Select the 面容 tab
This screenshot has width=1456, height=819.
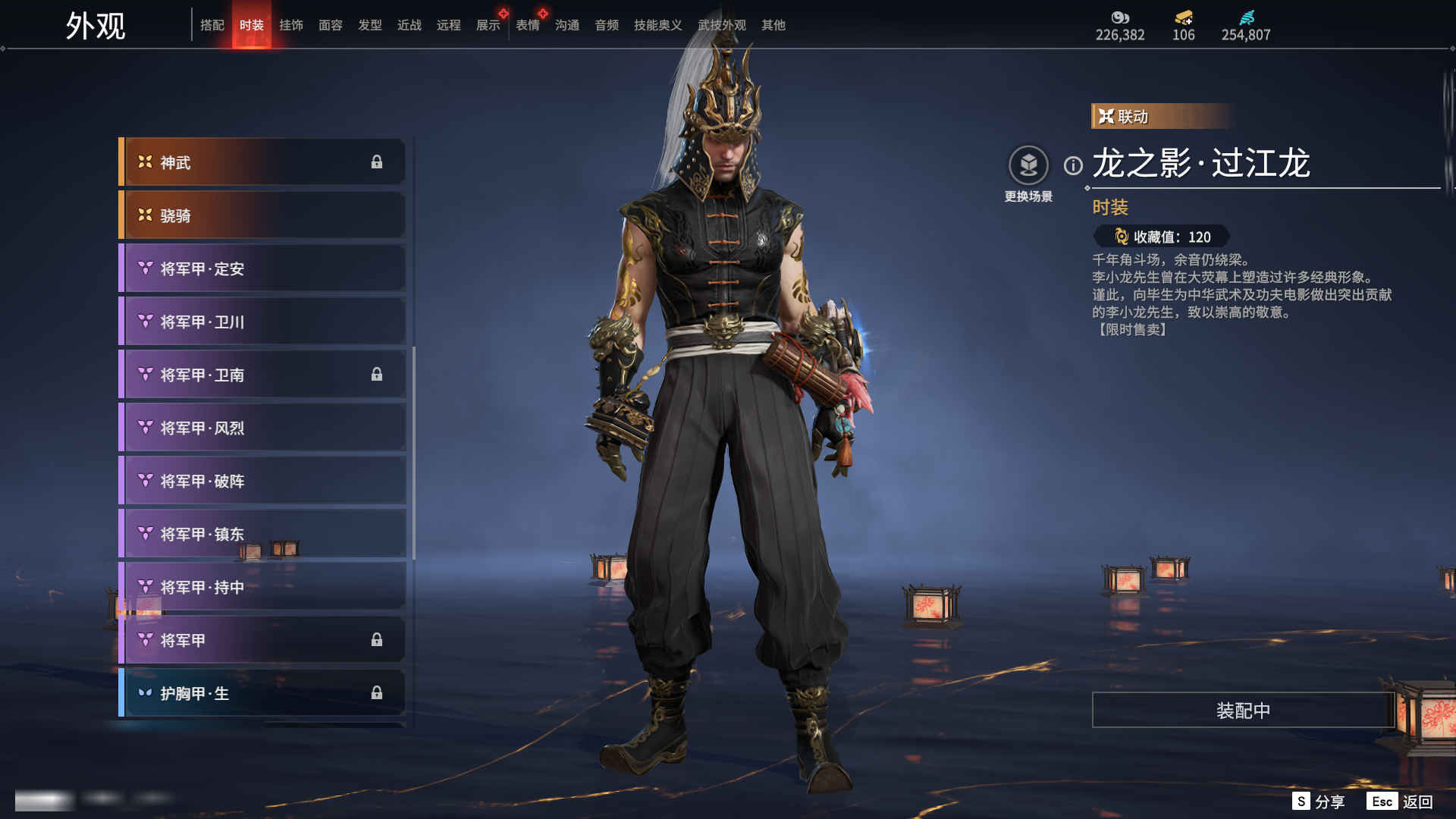pos(331,25)
